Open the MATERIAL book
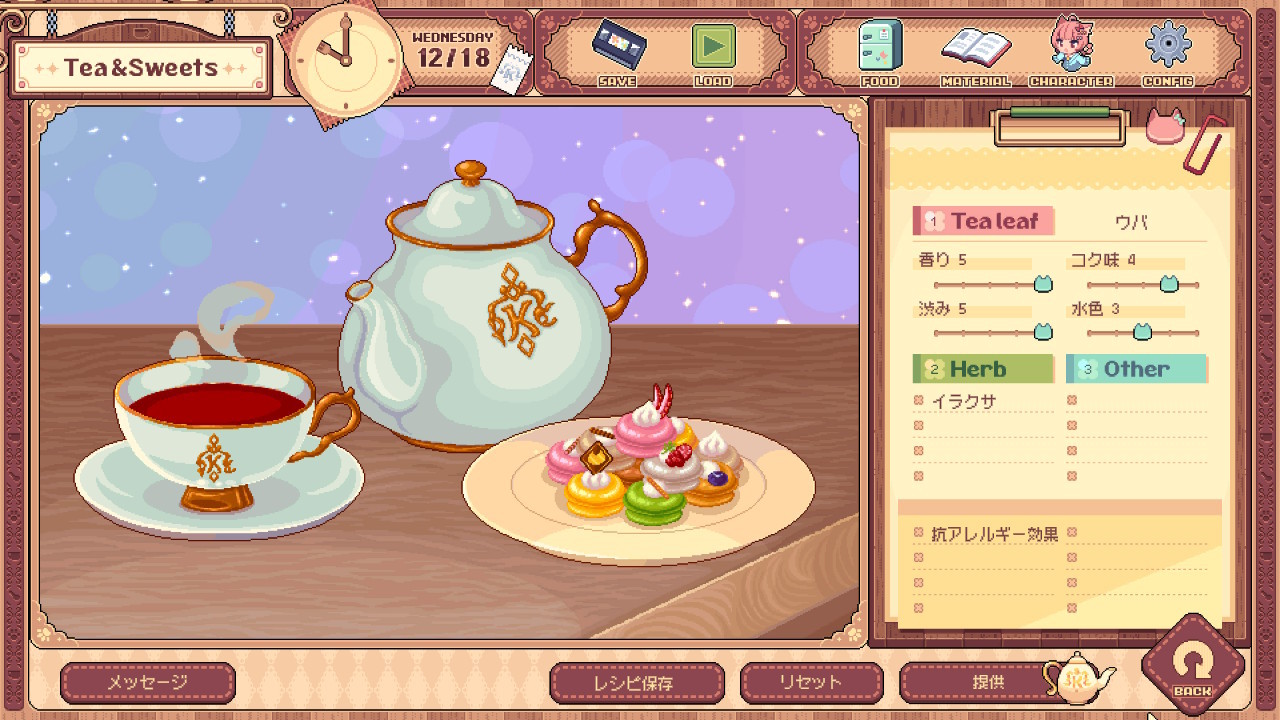This screenshot has height=720, width=1280. point(975,52)
